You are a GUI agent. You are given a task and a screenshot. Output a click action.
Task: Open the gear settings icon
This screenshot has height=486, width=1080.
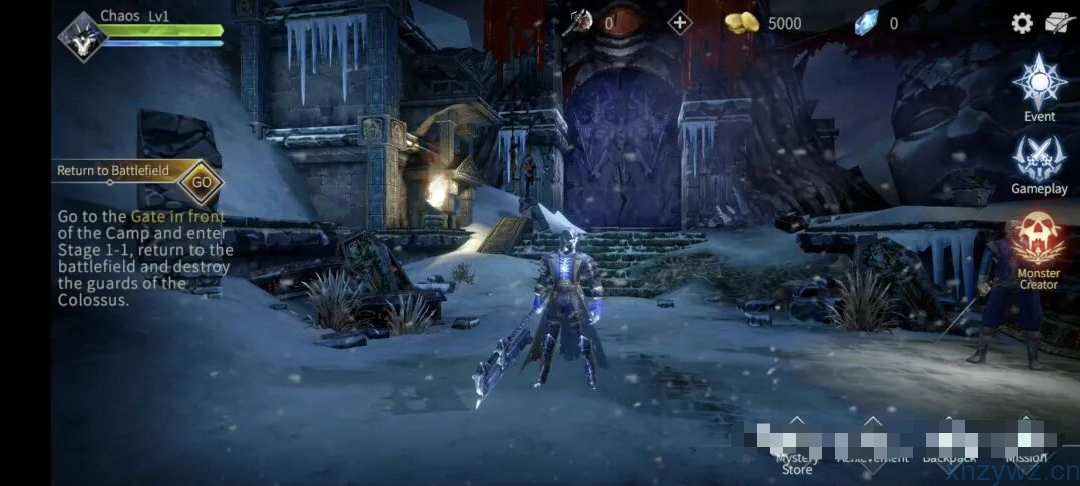[x=1022, y=23]
